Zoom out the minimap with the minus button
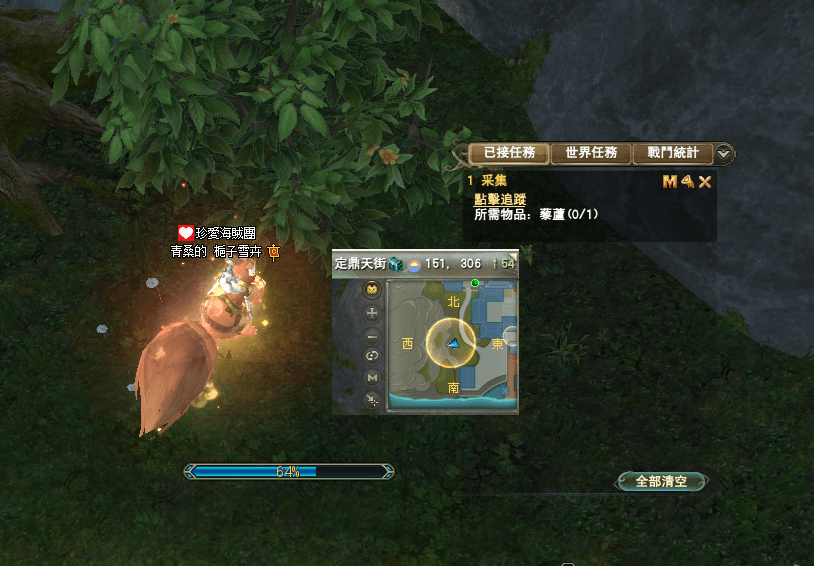 tap(372, 335)
